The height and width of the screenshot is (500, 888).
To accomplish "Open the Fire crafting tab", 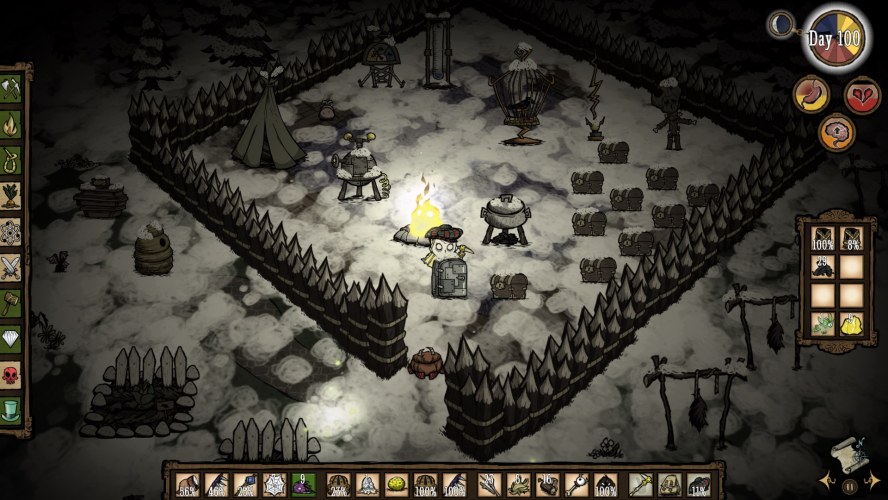I will pyautogui.click(x=11, y=124).
